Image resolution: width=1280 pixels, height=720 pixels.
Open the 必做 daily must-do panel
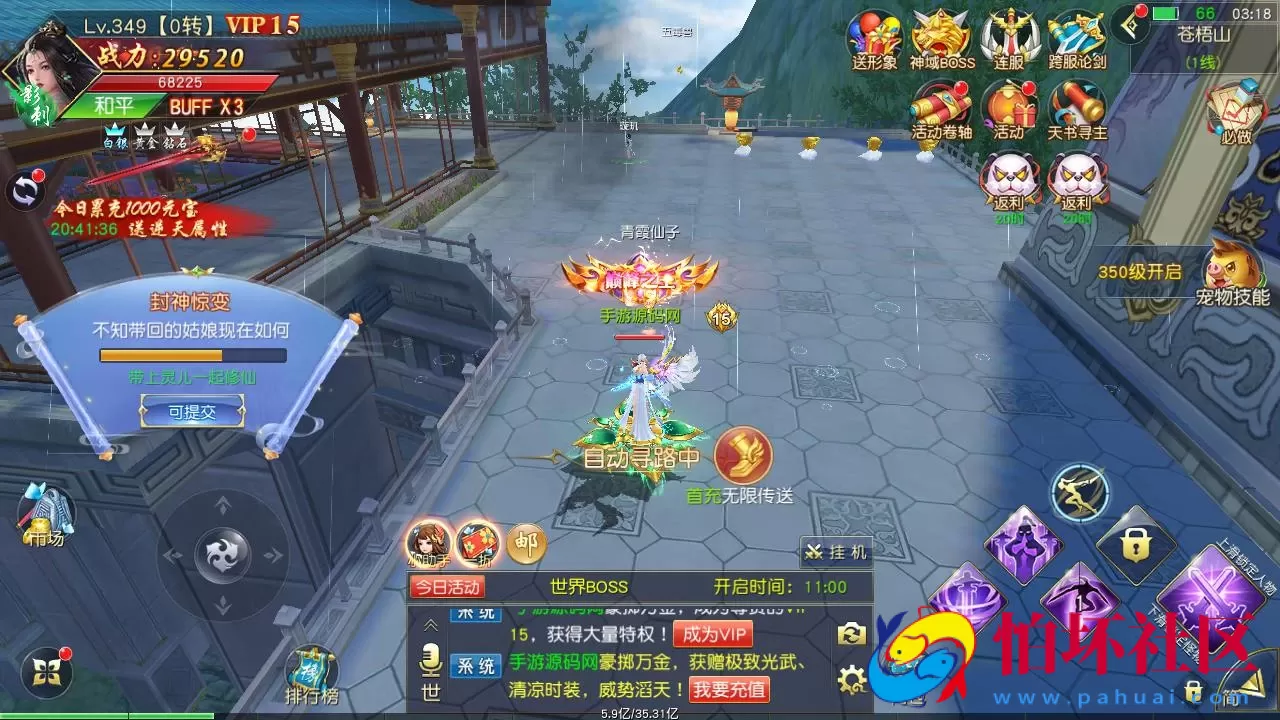pos(1235,110)
